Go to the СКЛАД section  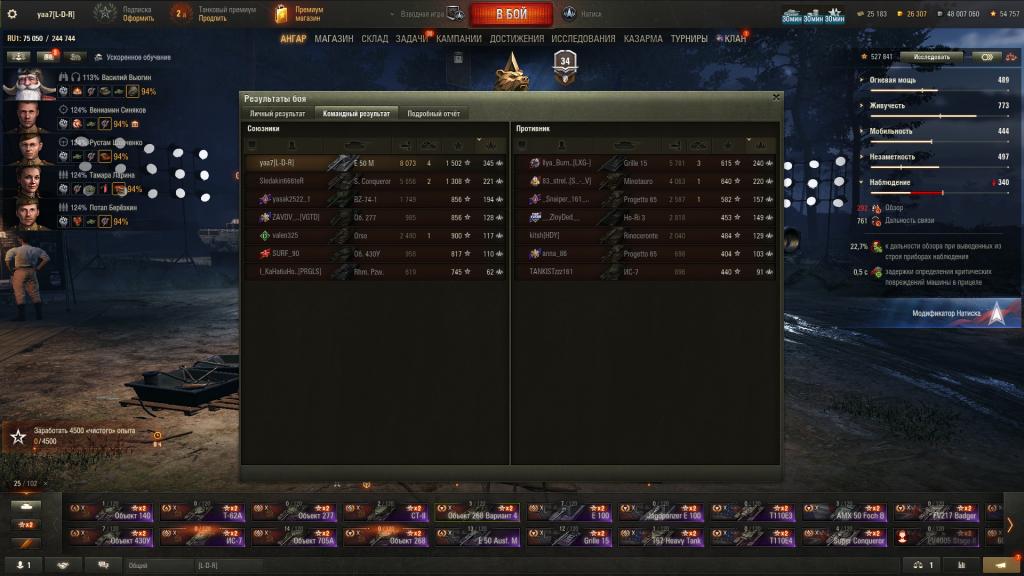click(375, 39)
